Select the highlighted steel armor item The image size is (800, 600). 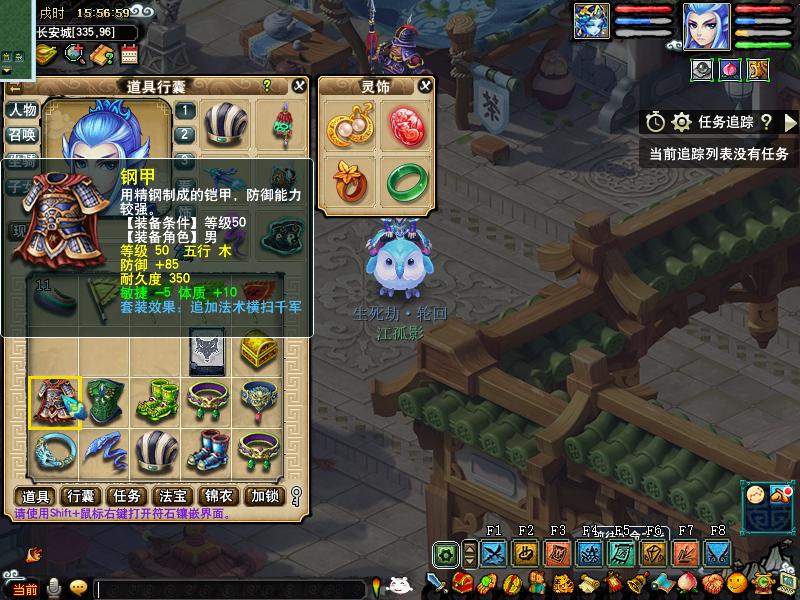pyautogui.click(x=54, y=403)
